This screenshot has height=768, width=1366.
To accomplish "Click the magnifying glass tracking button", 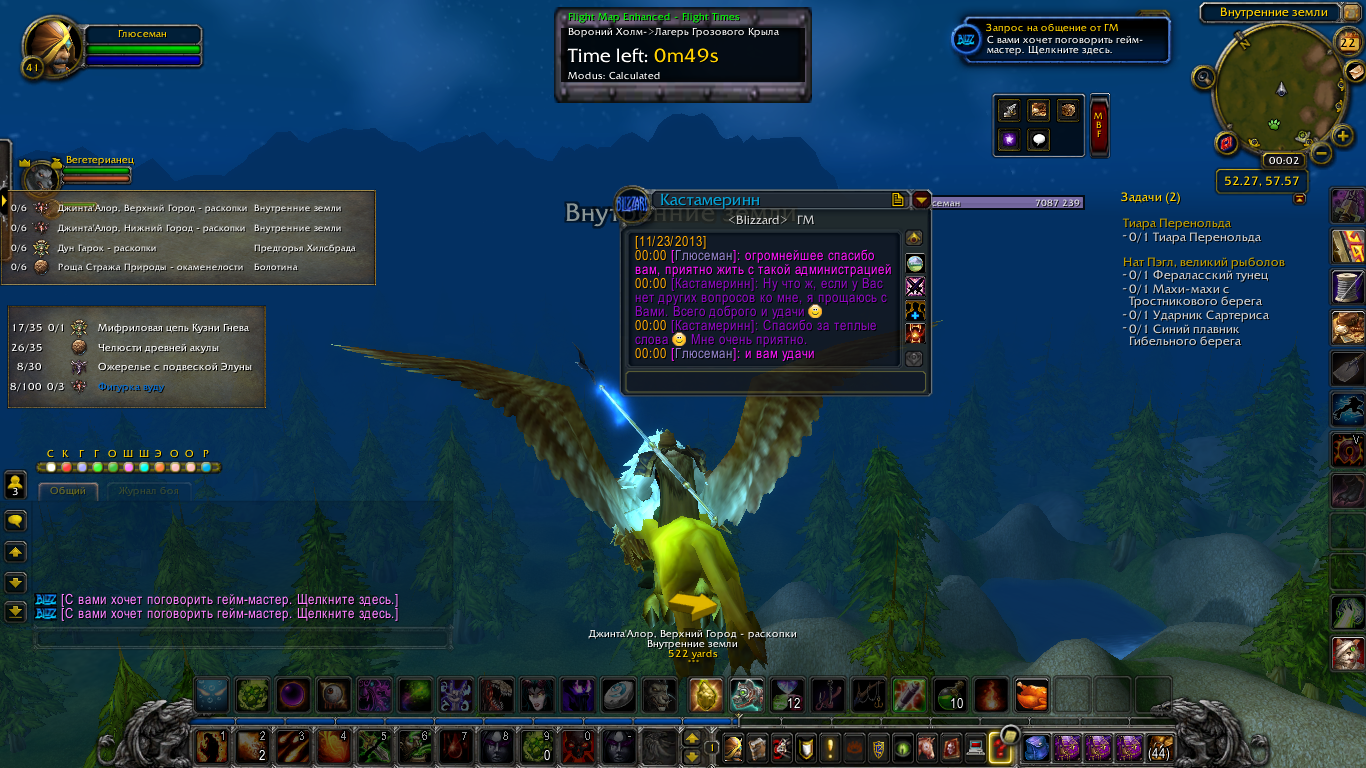I will (1203, 77).
